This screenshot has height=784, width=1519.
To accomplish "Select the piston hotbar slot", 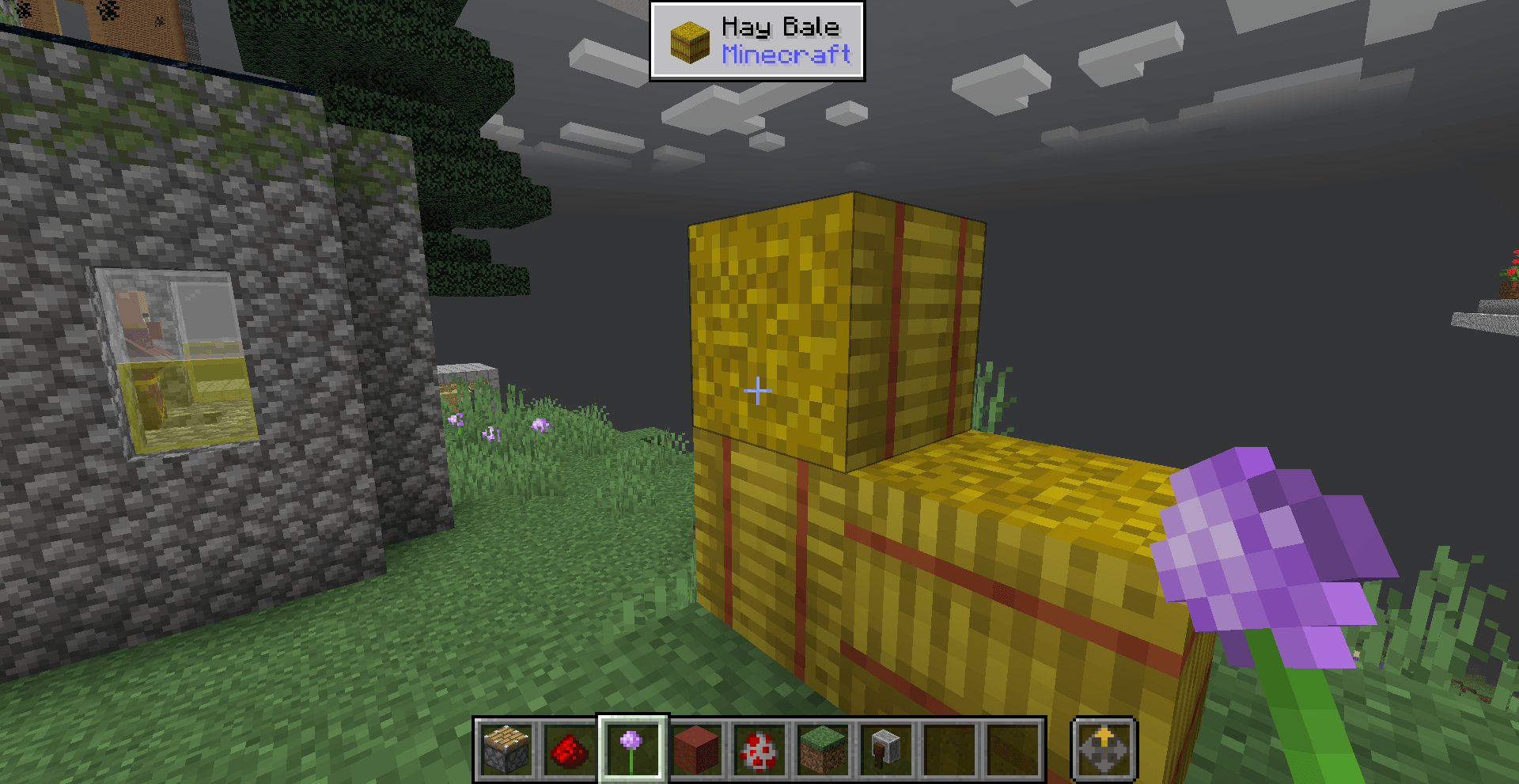I will 506,749.
